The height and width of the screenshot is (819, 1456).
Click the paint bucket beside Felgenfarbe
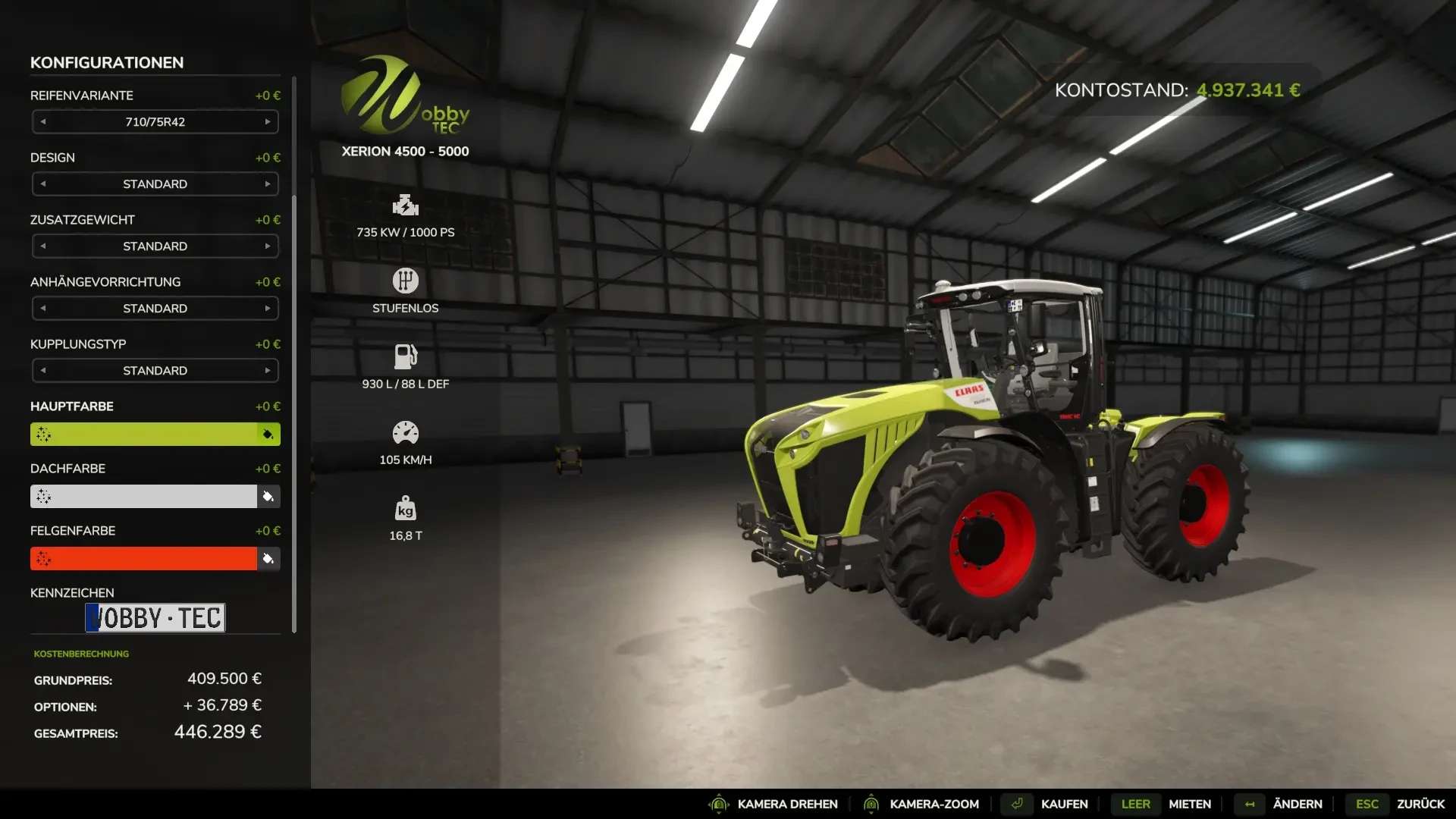(x=268, y=559)
